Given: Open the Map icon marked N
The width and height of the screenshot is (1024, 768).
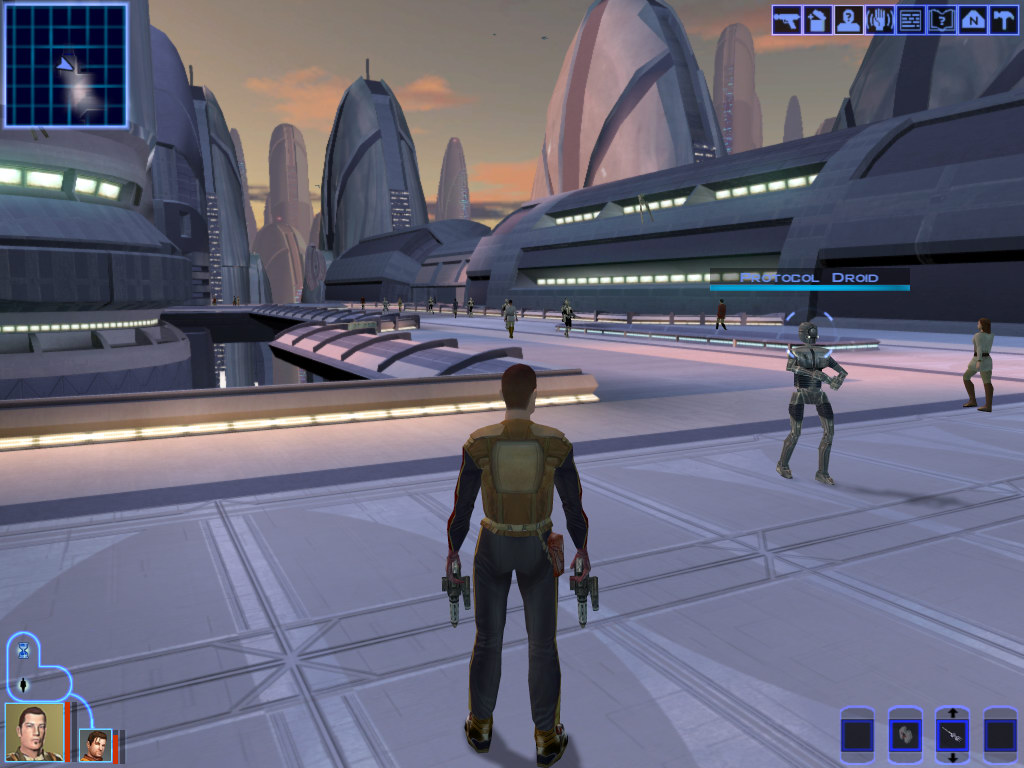Looking at the screenshot, I should tap(973, 20).
